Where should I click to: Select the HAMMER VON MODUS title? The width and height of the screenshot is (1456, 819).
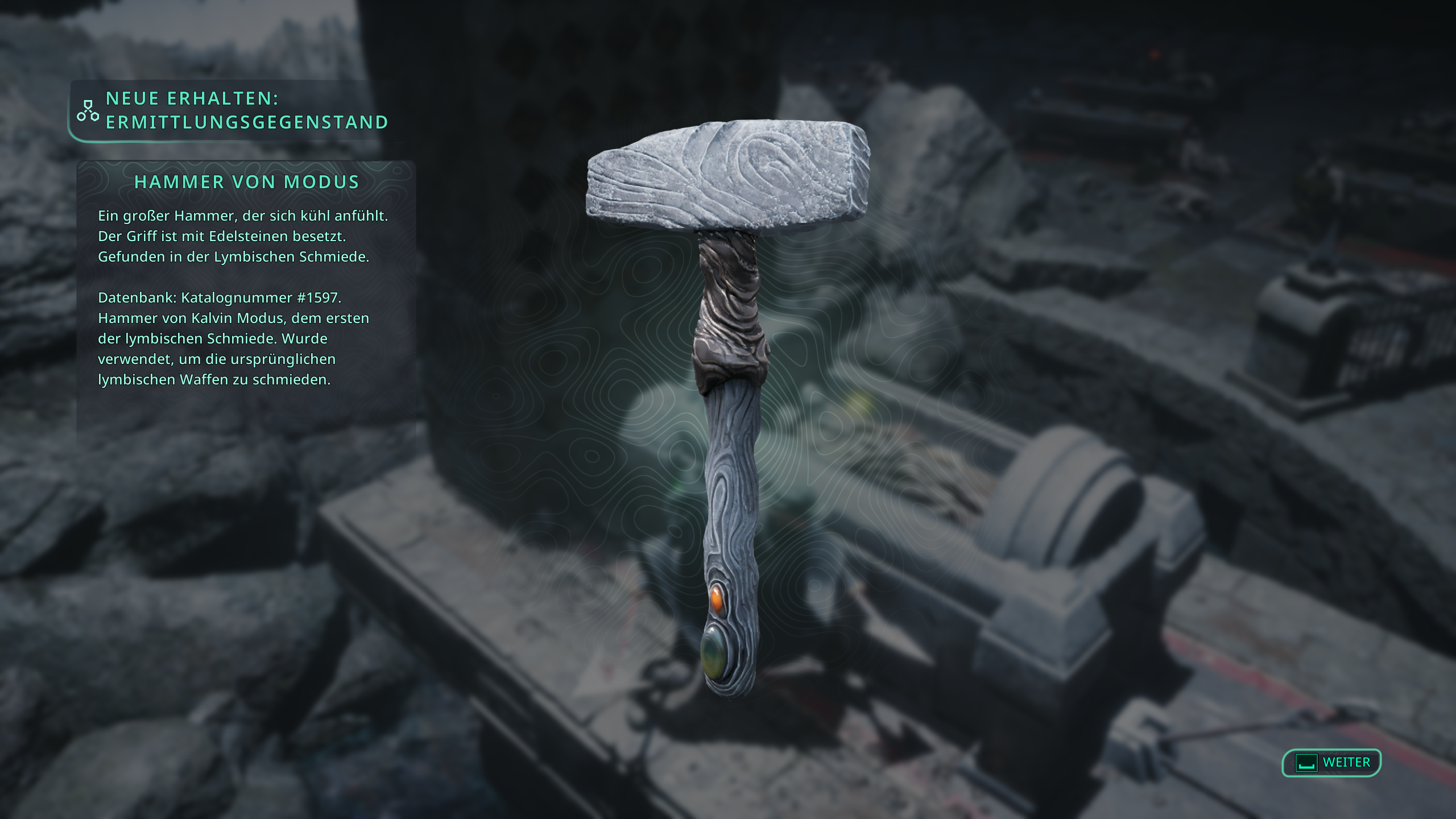[246, 182]
